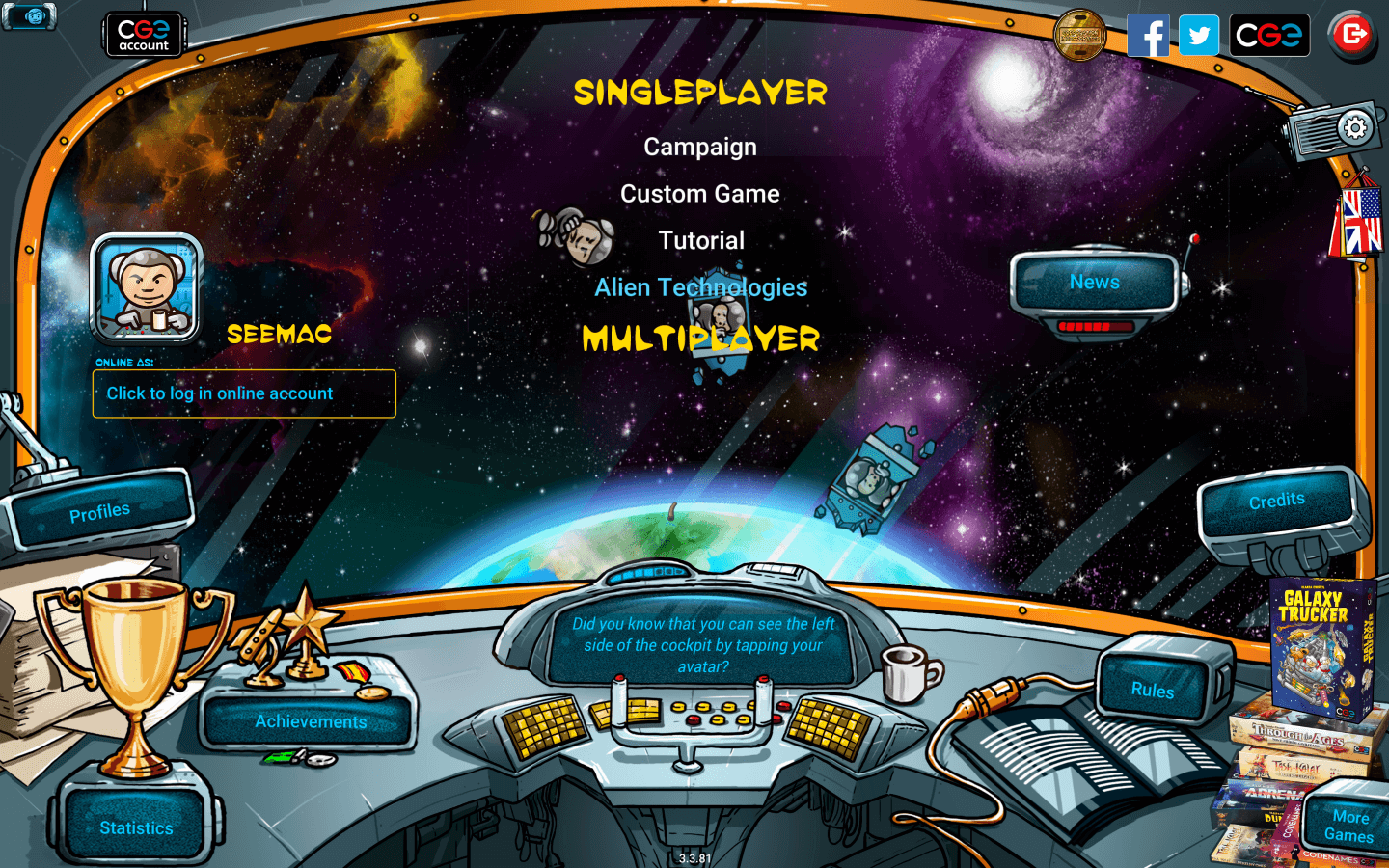Open the Multiplayer section
Screen dimensions: 1389x868
[701, 339]
